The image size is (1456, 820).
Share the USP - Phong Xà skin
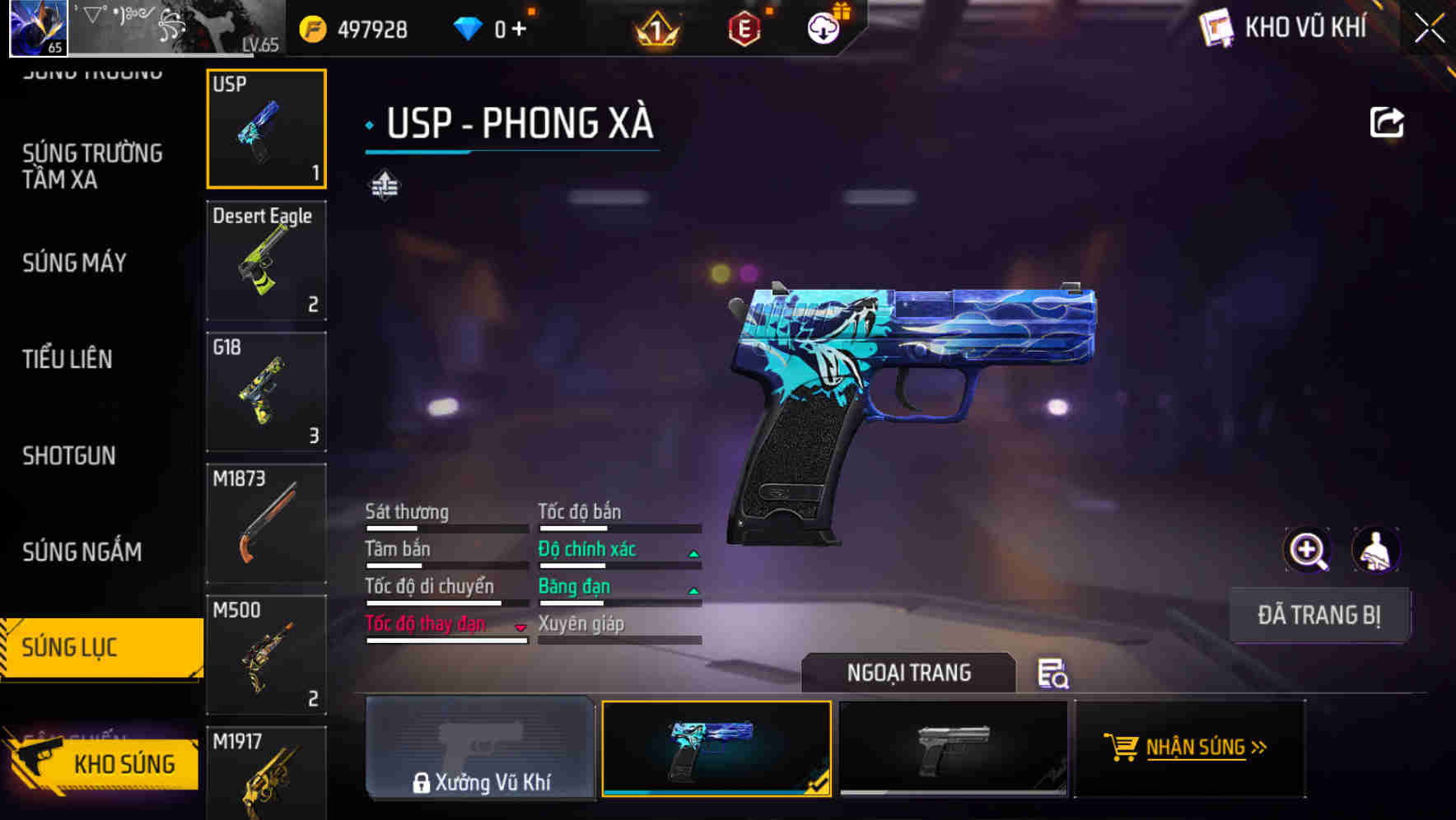click(1388, 121)
